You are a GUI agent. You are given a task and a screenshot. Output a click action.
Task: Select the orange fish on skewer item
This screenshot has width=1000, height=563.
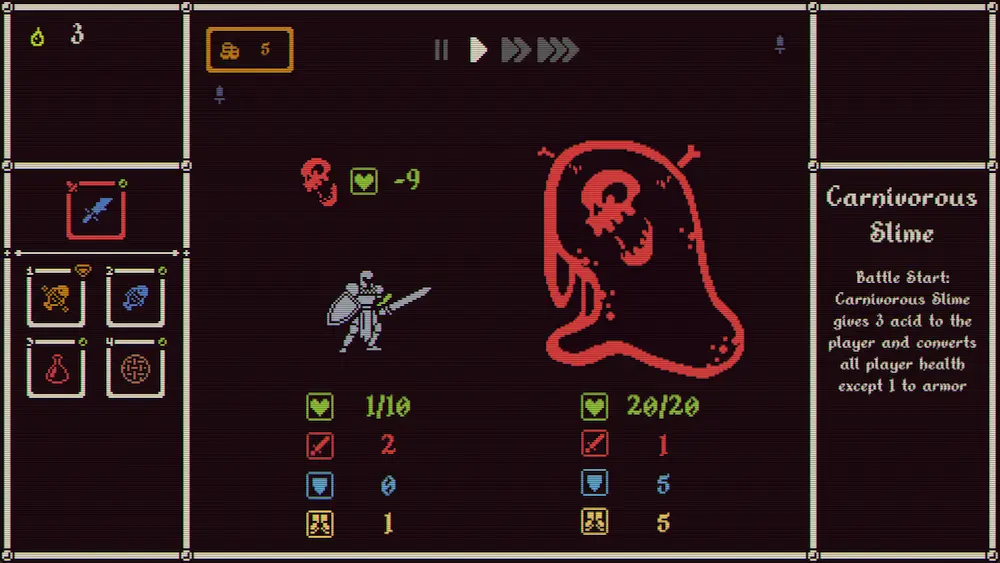tap(56, 297)
